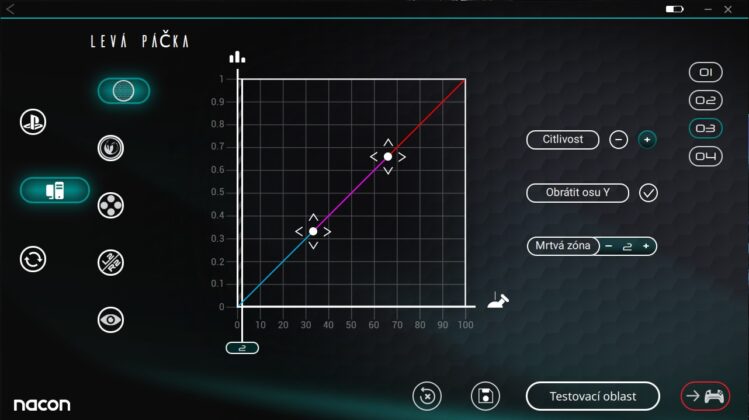This screenshot has height=420, width=749.
Task: Select profile 01
Action: [706, 73]
